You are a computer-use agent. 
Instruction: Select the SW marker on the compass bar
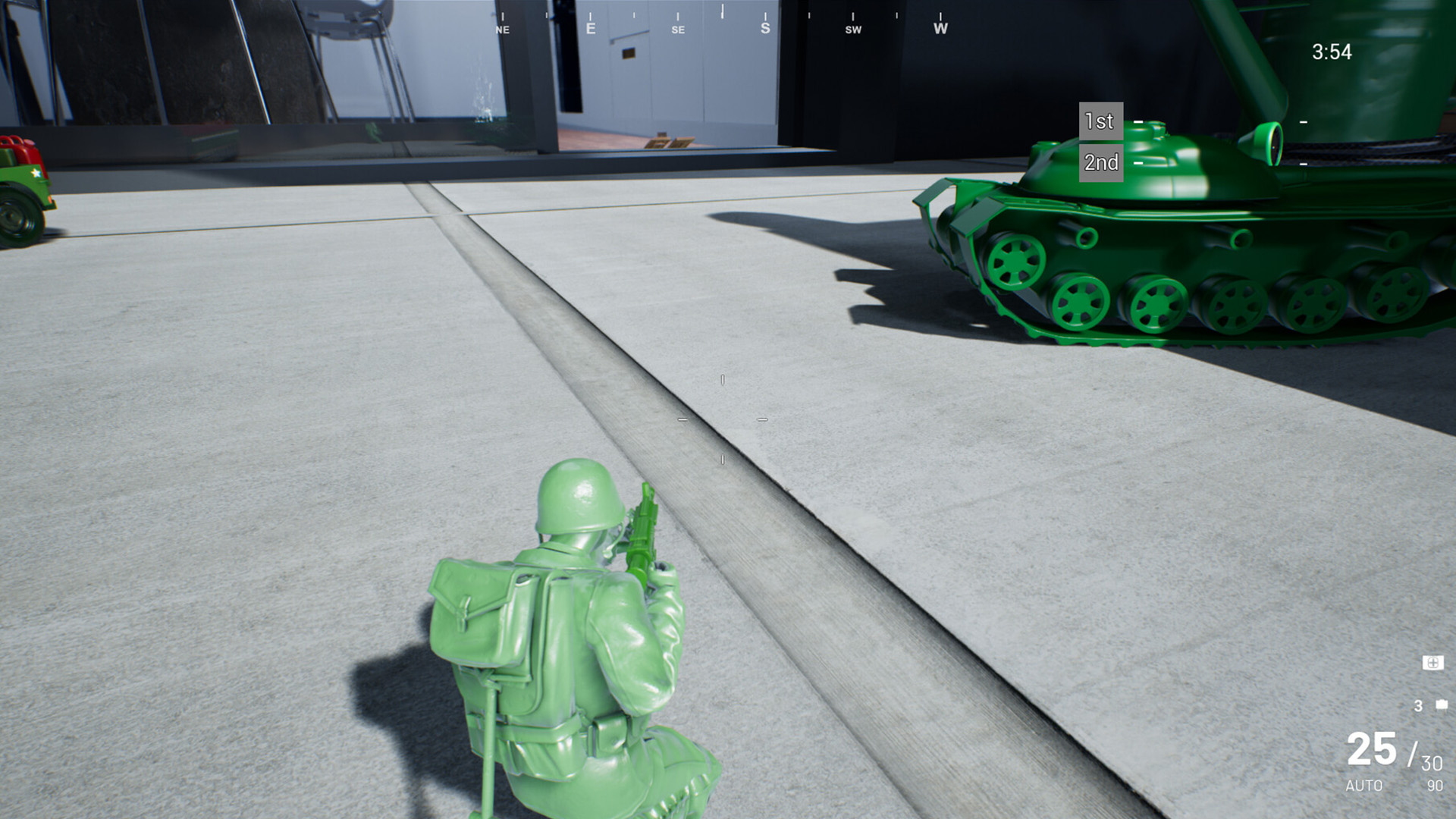pos(853,30)
